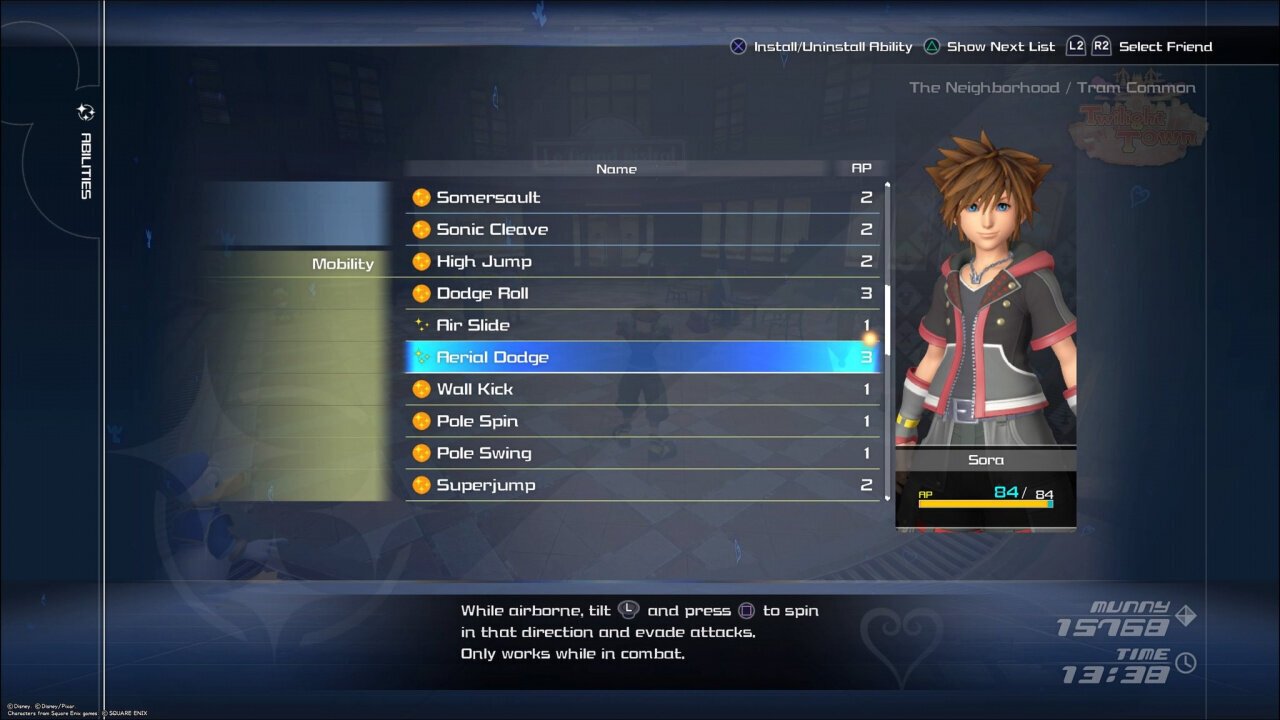The image size is (1280, 720).
Task: Select the Dodge Roll ability
Action: click(x=642, y=293)
